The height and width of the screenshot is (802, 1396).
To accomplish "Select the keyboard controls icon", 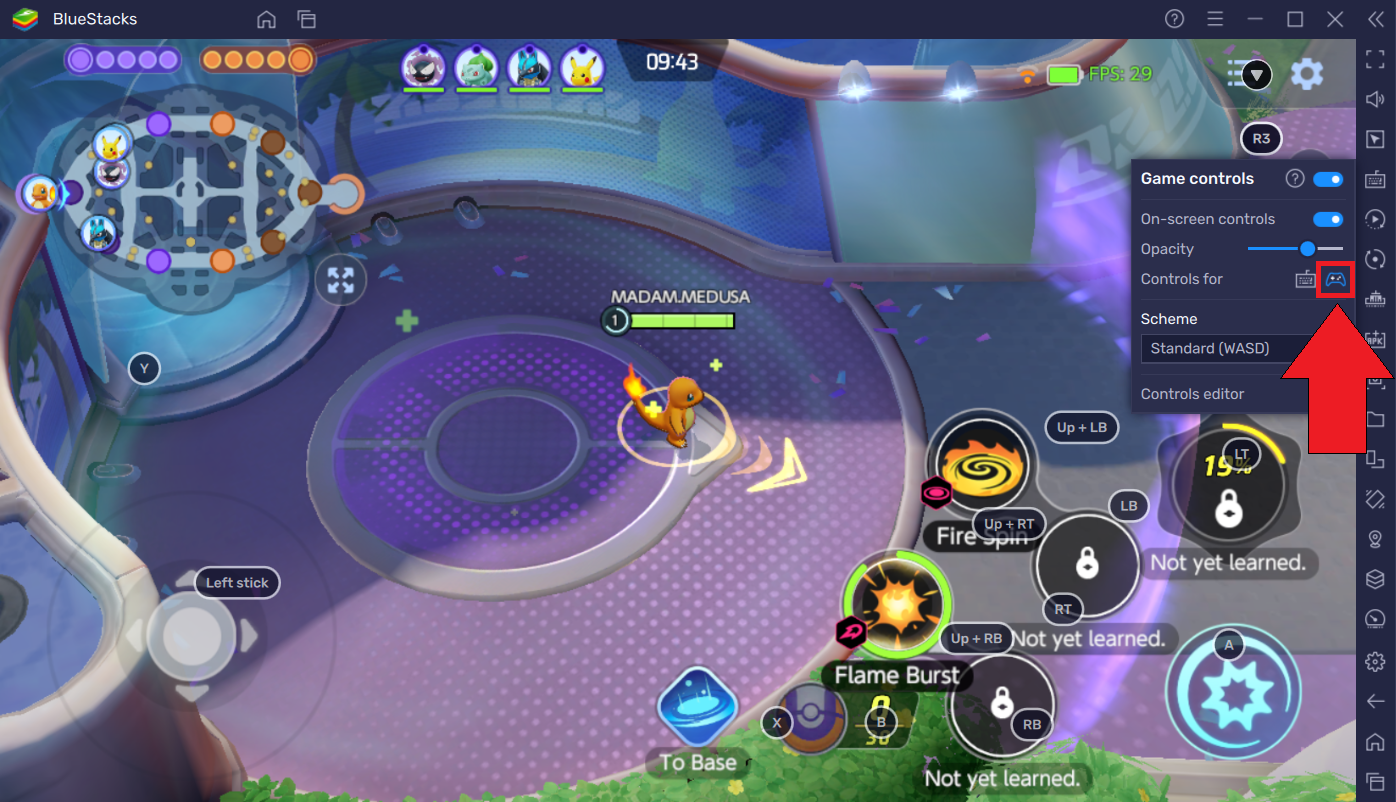I will tap(1305, 280).
